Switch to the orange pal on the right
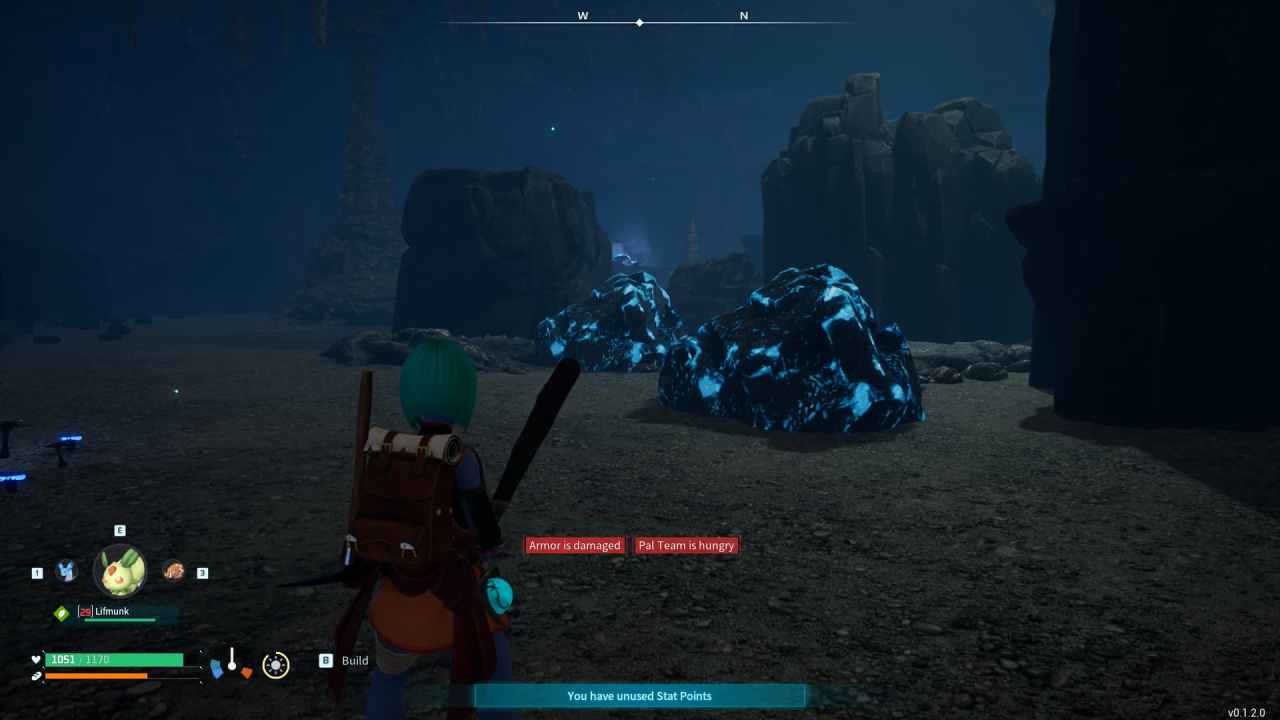 coord(174,571)
